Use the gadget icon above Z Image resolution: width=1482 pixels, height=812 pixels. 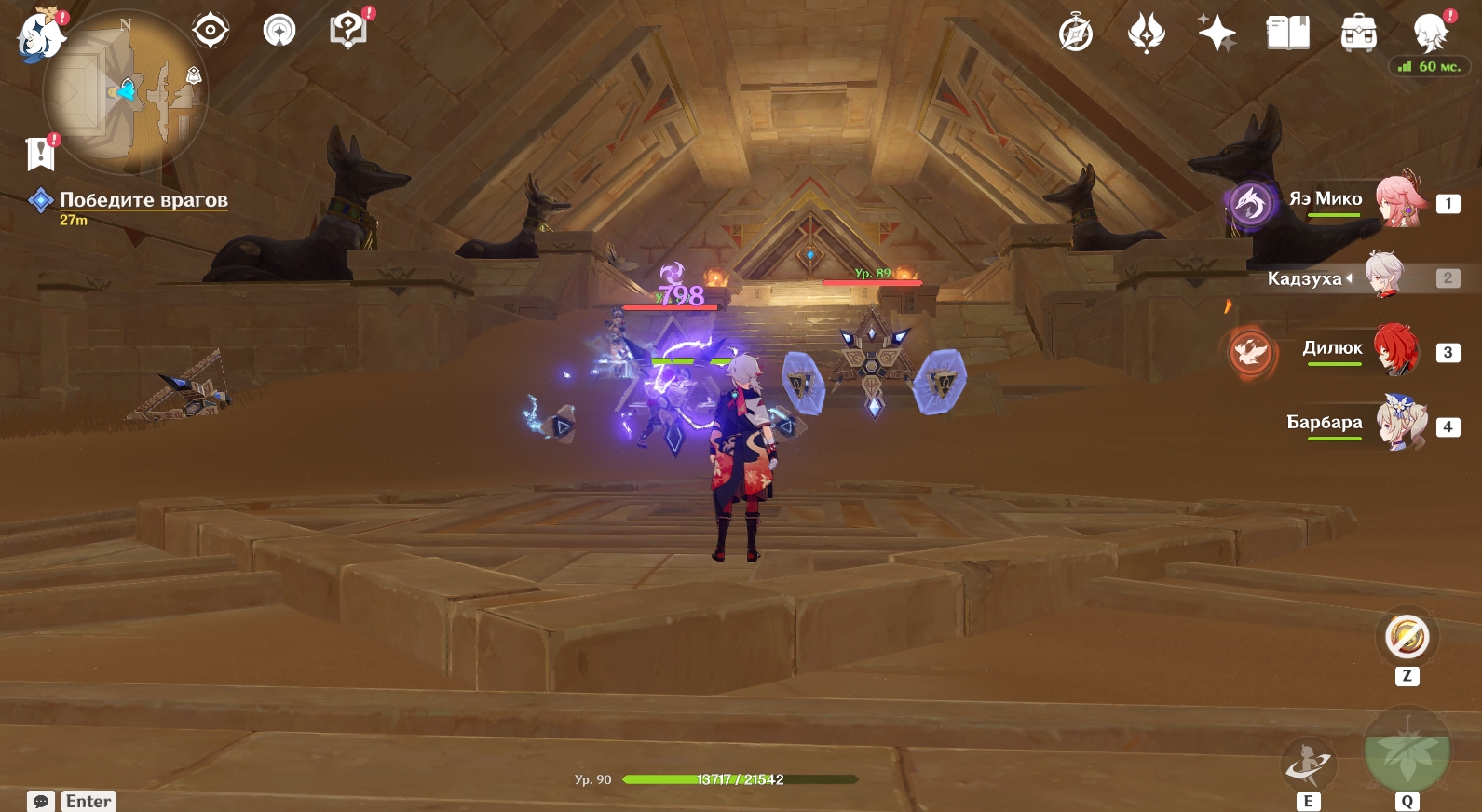tap(1407, 638)
